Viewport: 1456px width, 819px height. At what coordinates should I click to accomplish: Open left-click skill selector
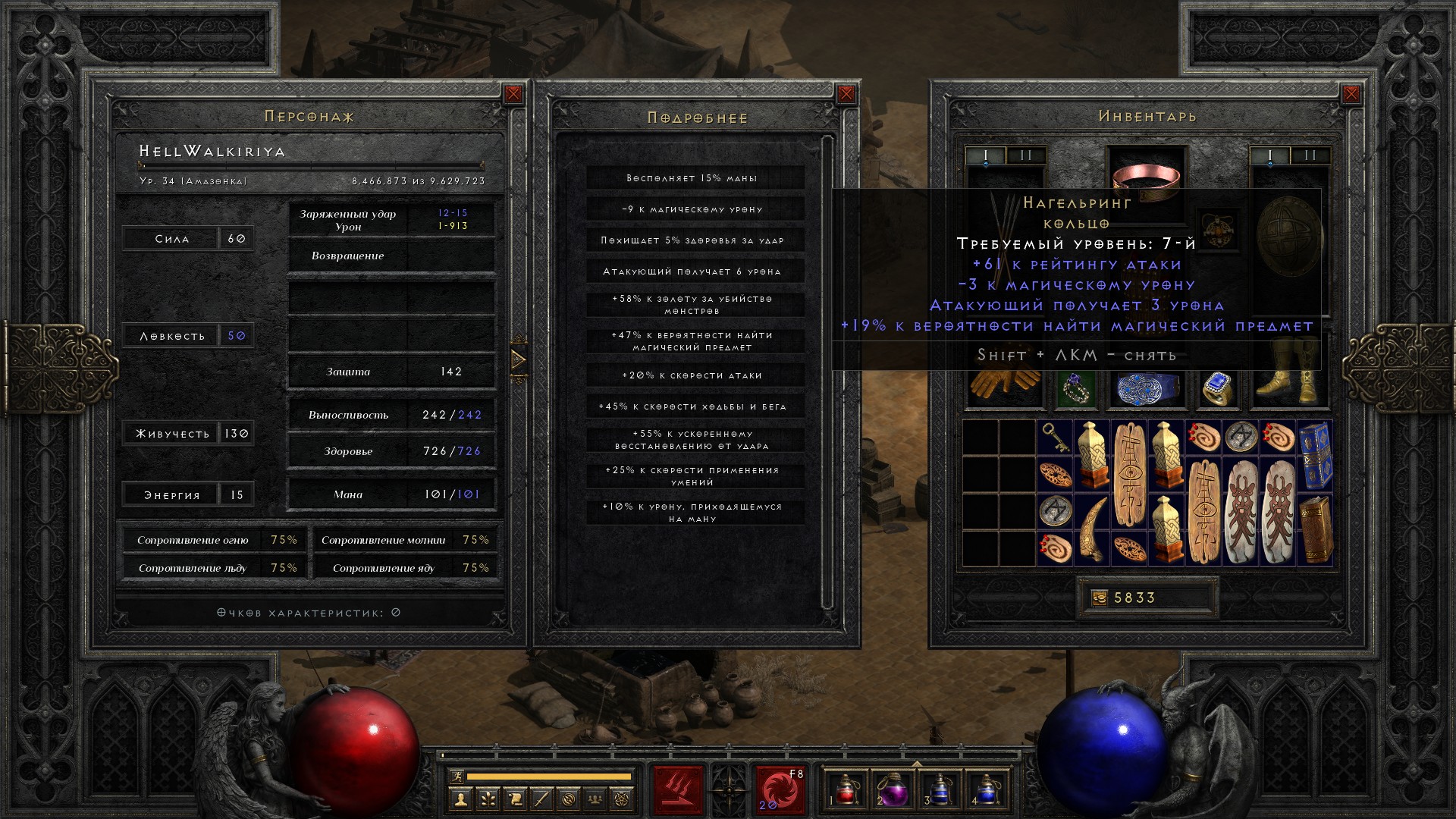pos(678,789)
